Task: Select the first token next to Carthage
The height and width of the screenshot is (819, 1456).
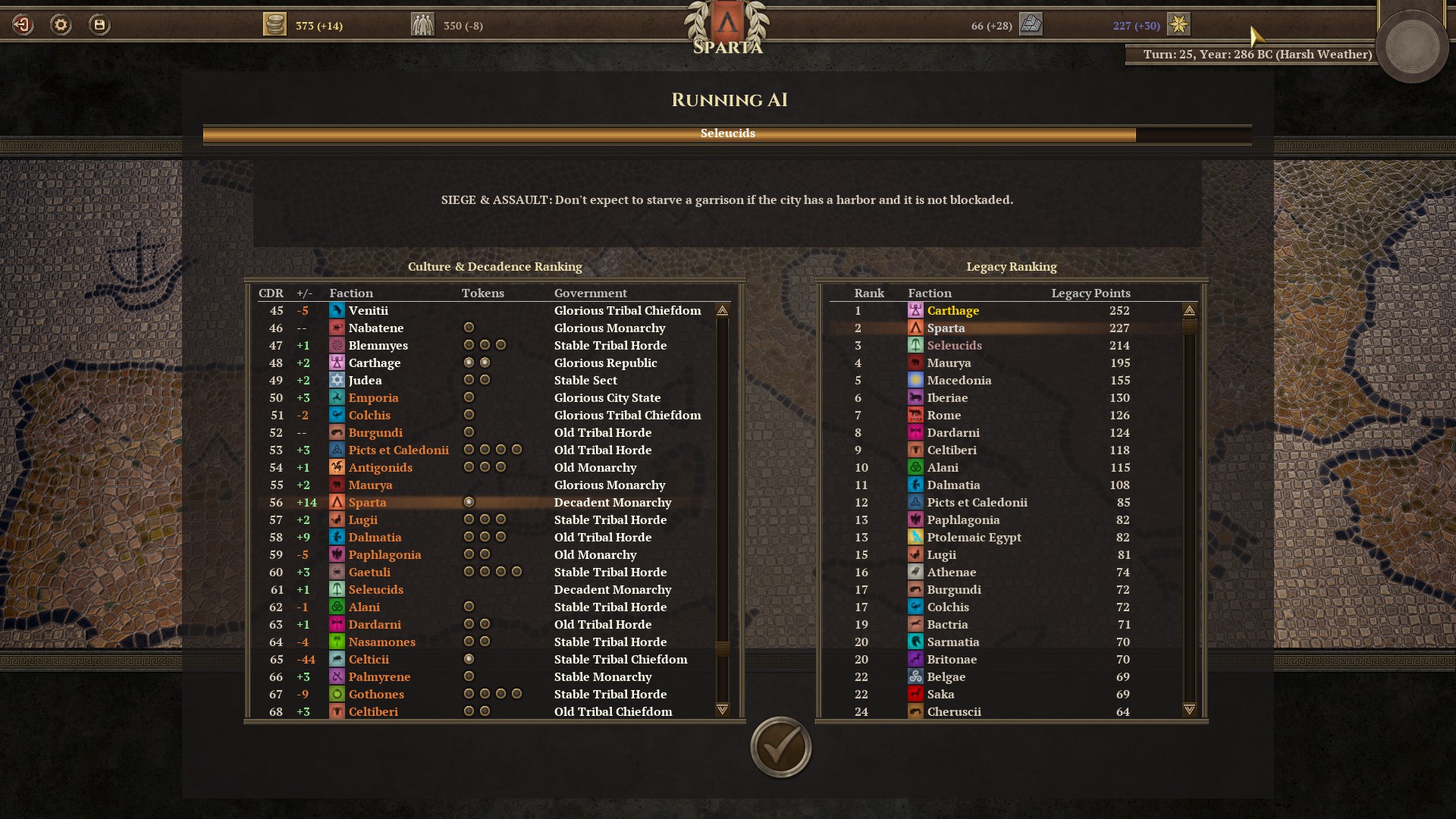Action: 468,362
